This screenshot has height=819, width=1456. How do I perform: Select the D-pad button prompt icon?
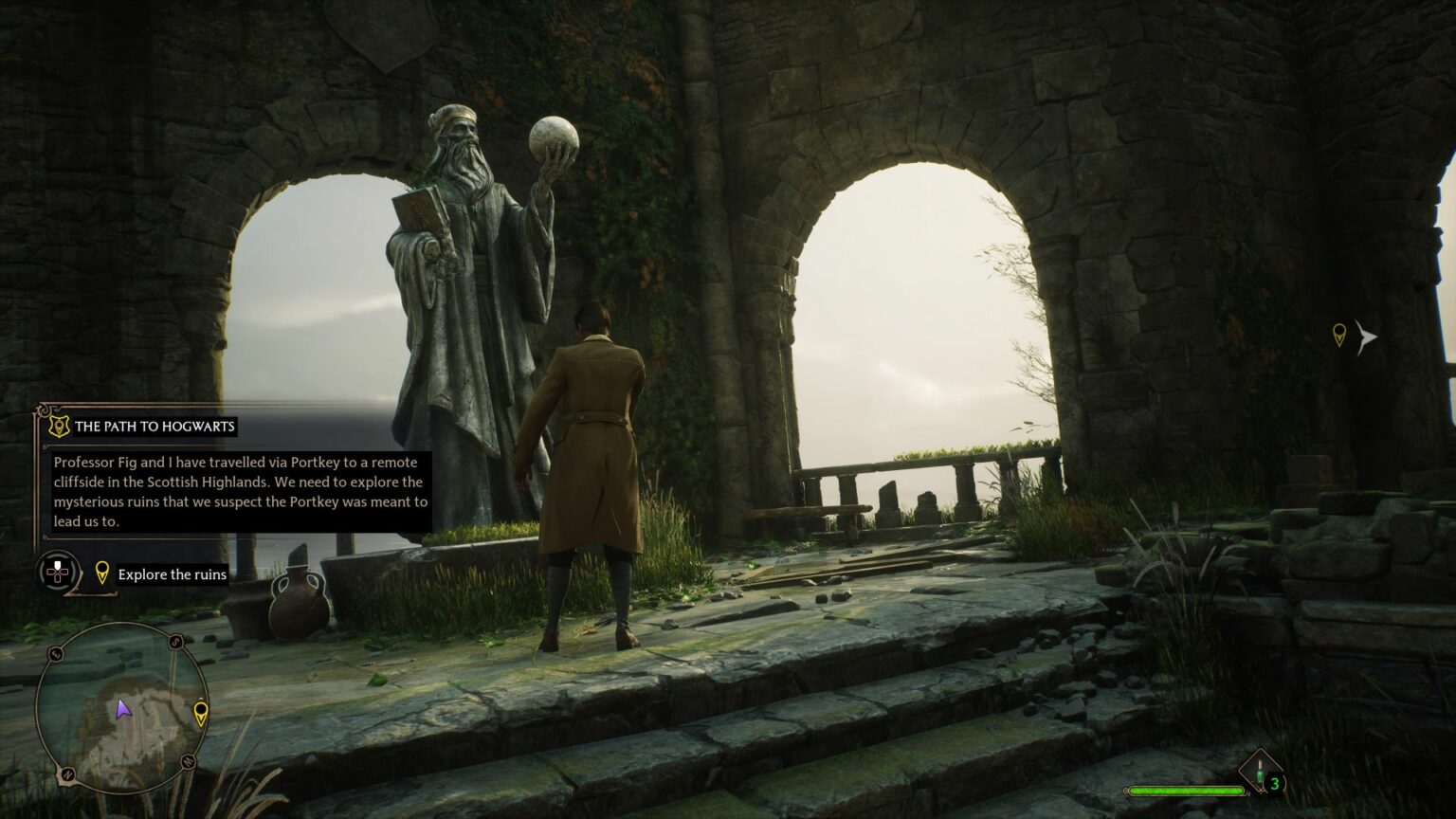tap(57, 572)
